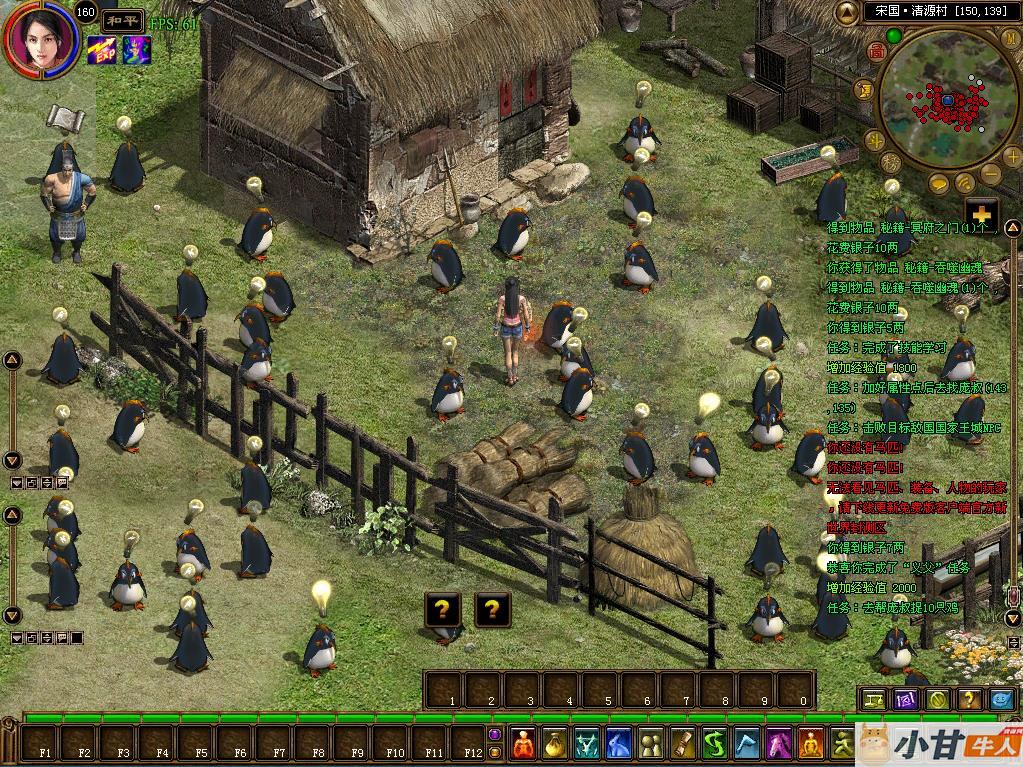Screen dimensions: 1023x767
Task: Select the EXP boost buff icon
Action: tap(101, 48)
